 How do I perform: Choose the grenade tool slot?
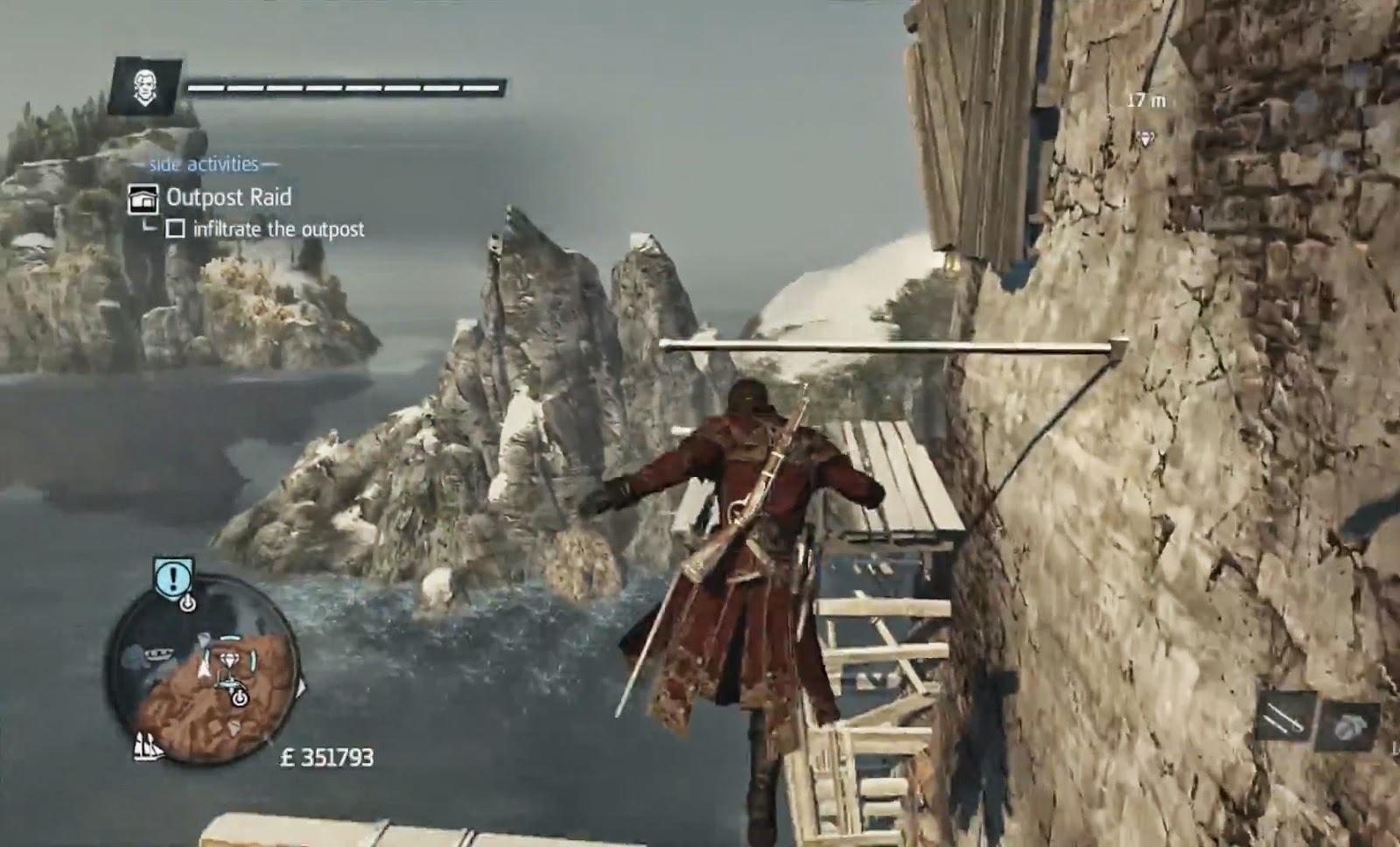tap(1348, 724)
